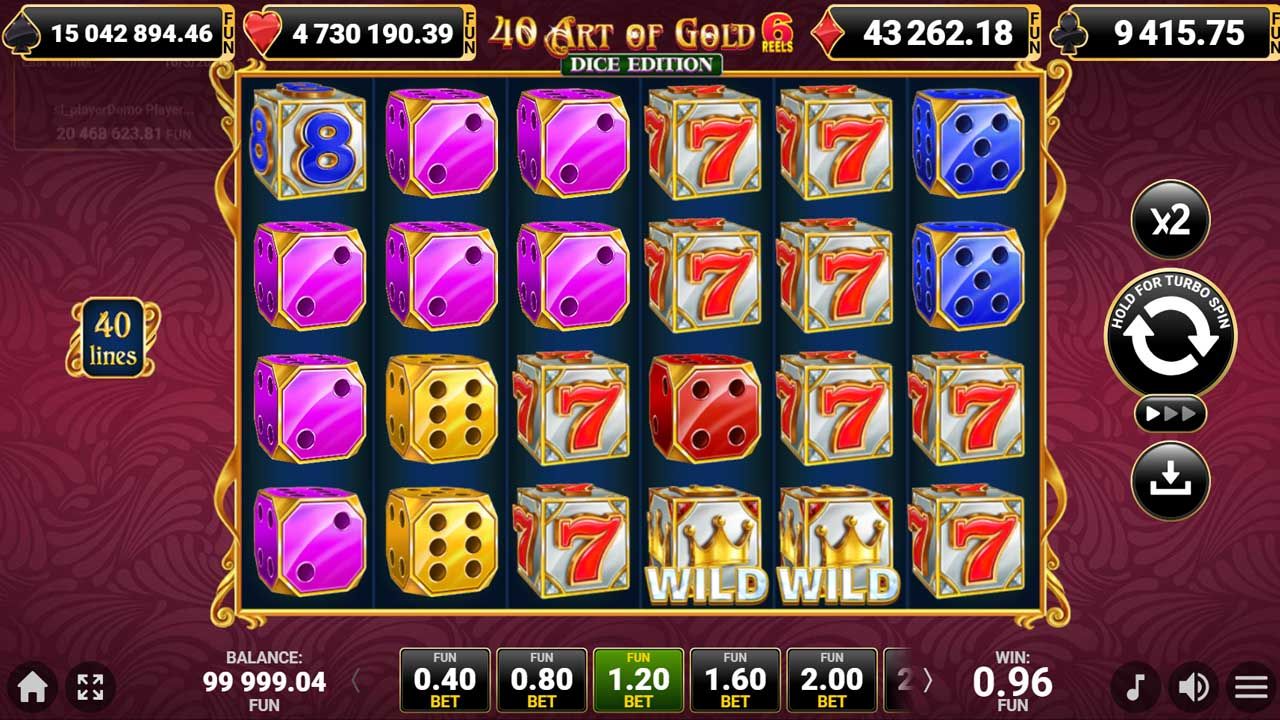
Task: Mute game audio with the speaker icon
Action: point(1191,687)
